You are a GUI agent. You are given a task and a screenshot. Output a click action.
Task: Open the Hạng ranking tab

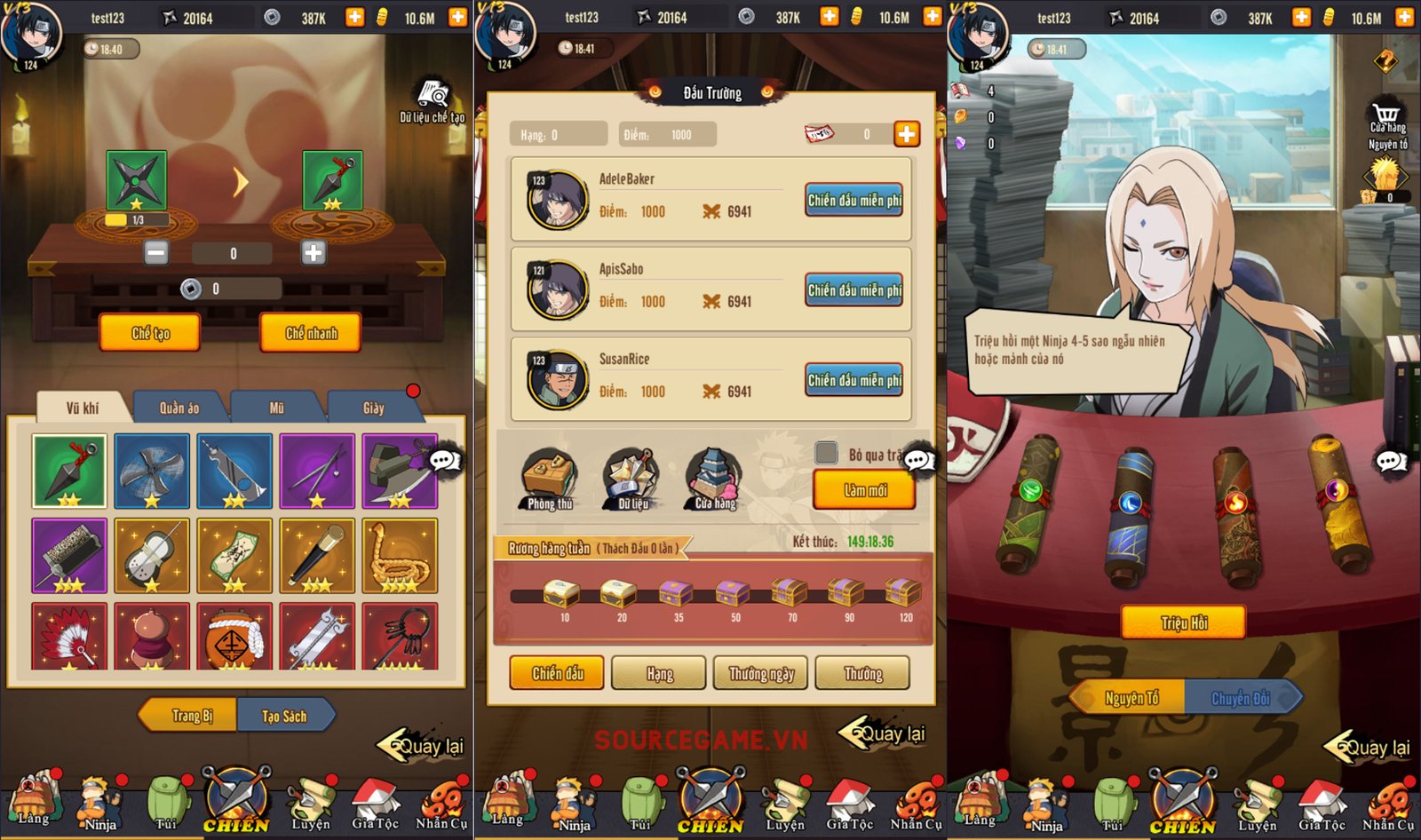[x=659, y=673]
